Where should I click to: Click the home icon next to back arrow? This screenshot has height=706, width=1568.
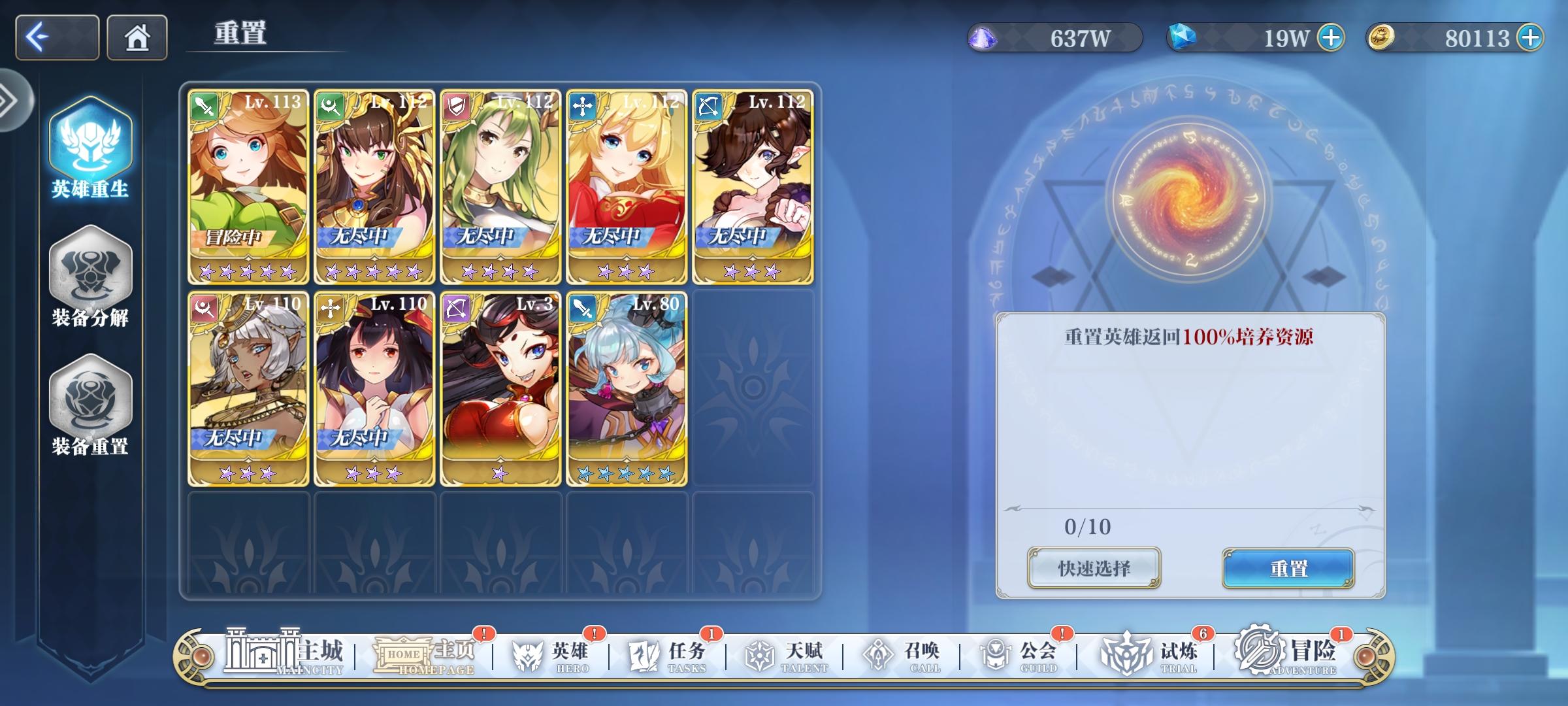137,37
